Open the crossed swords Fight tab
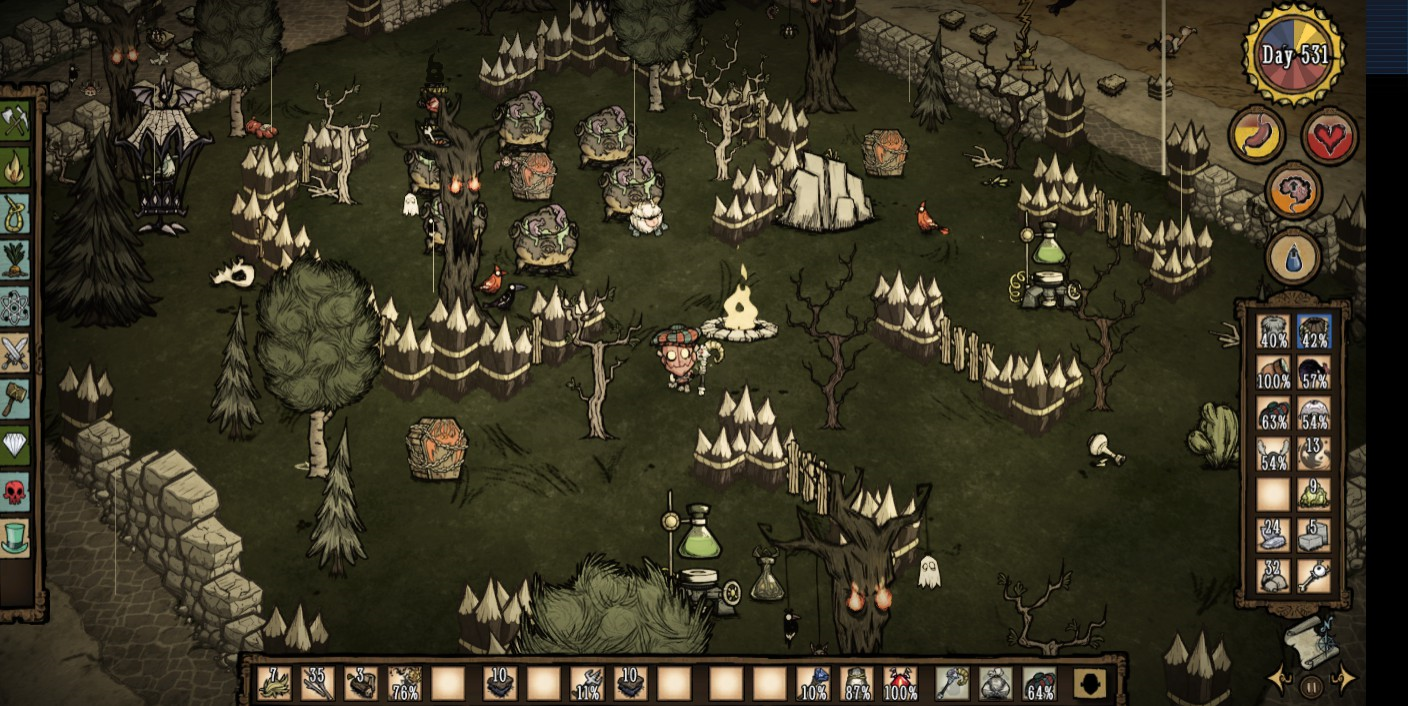Image resolution: width=1408 pixels, height=706 pixels. (15, 353)
